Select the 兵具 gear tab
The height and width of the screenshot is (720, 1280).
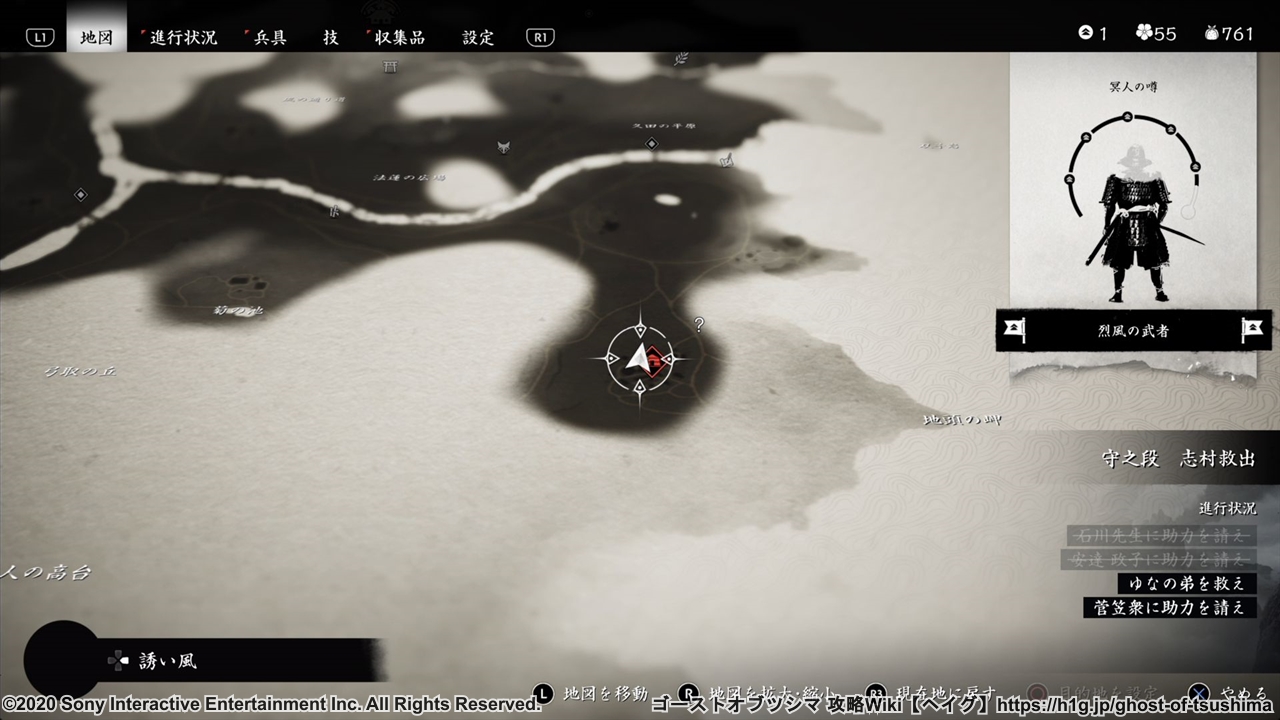click(269, 37)
